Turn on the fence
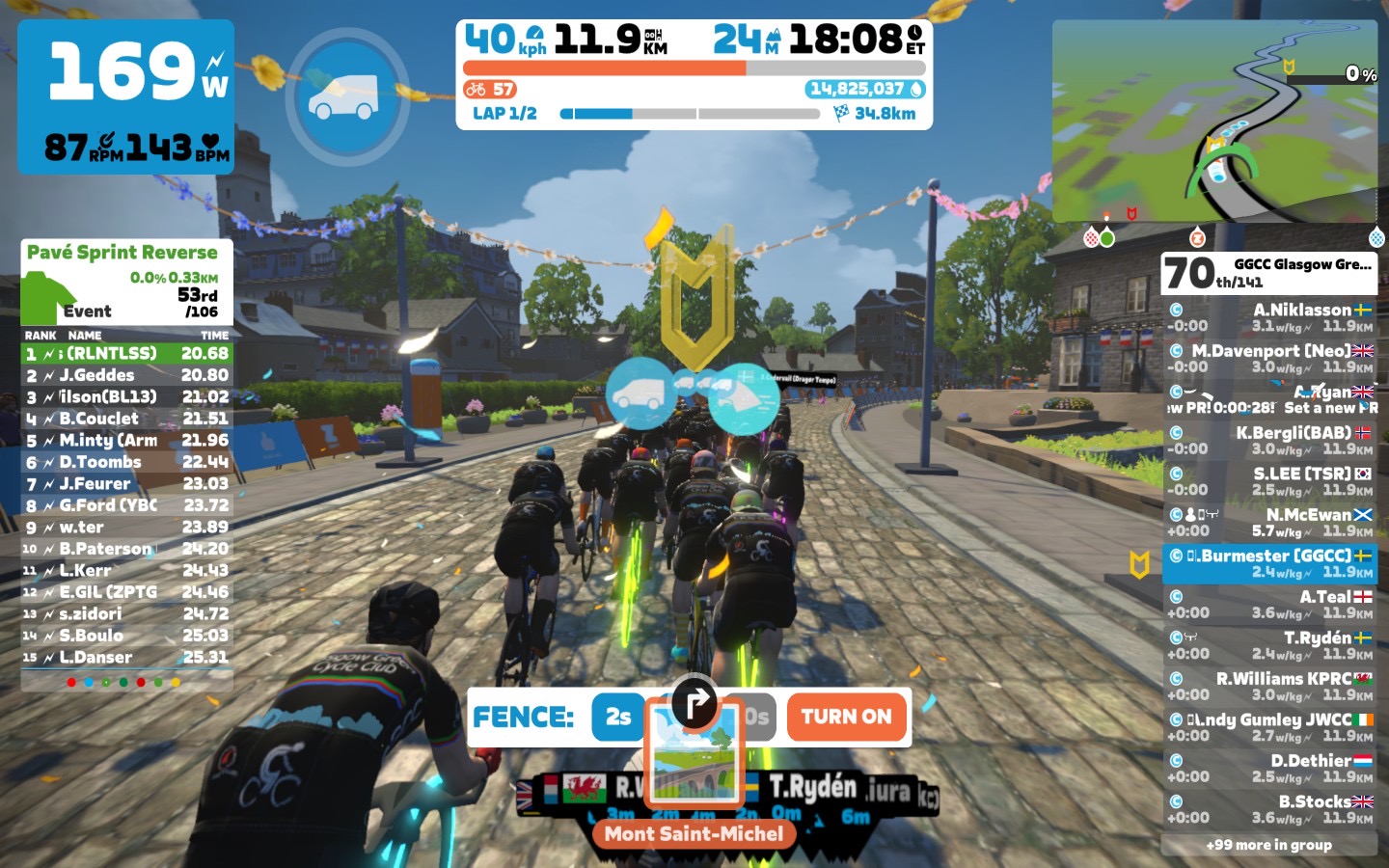This screenshot has height=868, width=1389. [x=847, y=717]
